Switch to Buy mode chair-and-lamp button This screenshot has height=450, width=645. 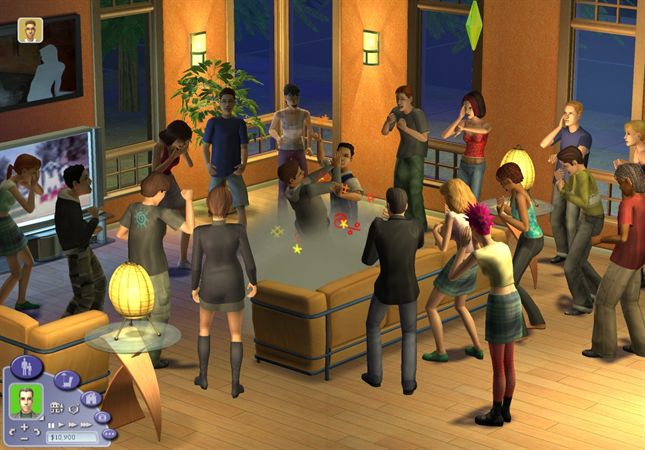[66, 380]
